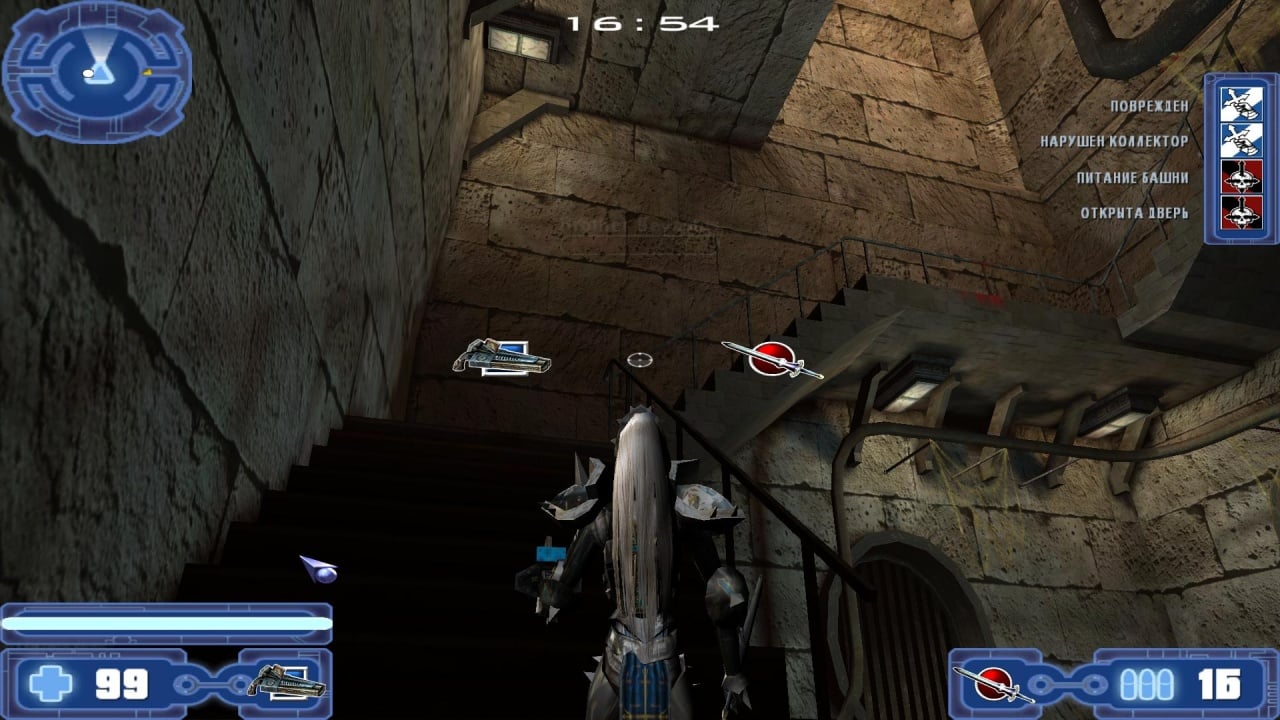Click the floating sword marker with red circle
The height and width of the screenshot is (720, 1280).
772,359
